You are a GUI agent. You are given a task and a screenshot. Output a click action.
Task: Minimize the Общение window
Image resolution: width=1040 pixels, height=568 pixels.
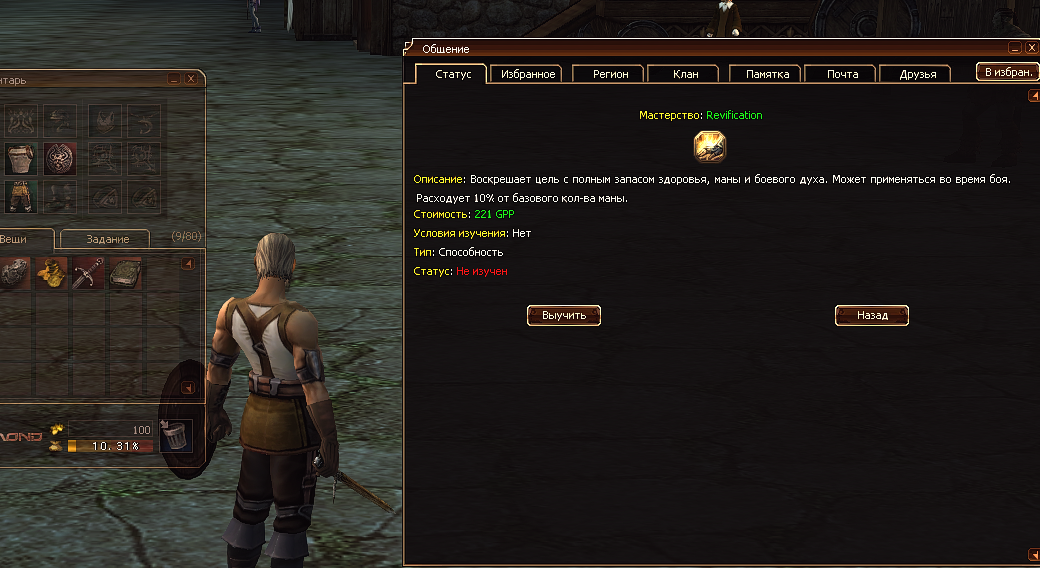[1015, 48]
